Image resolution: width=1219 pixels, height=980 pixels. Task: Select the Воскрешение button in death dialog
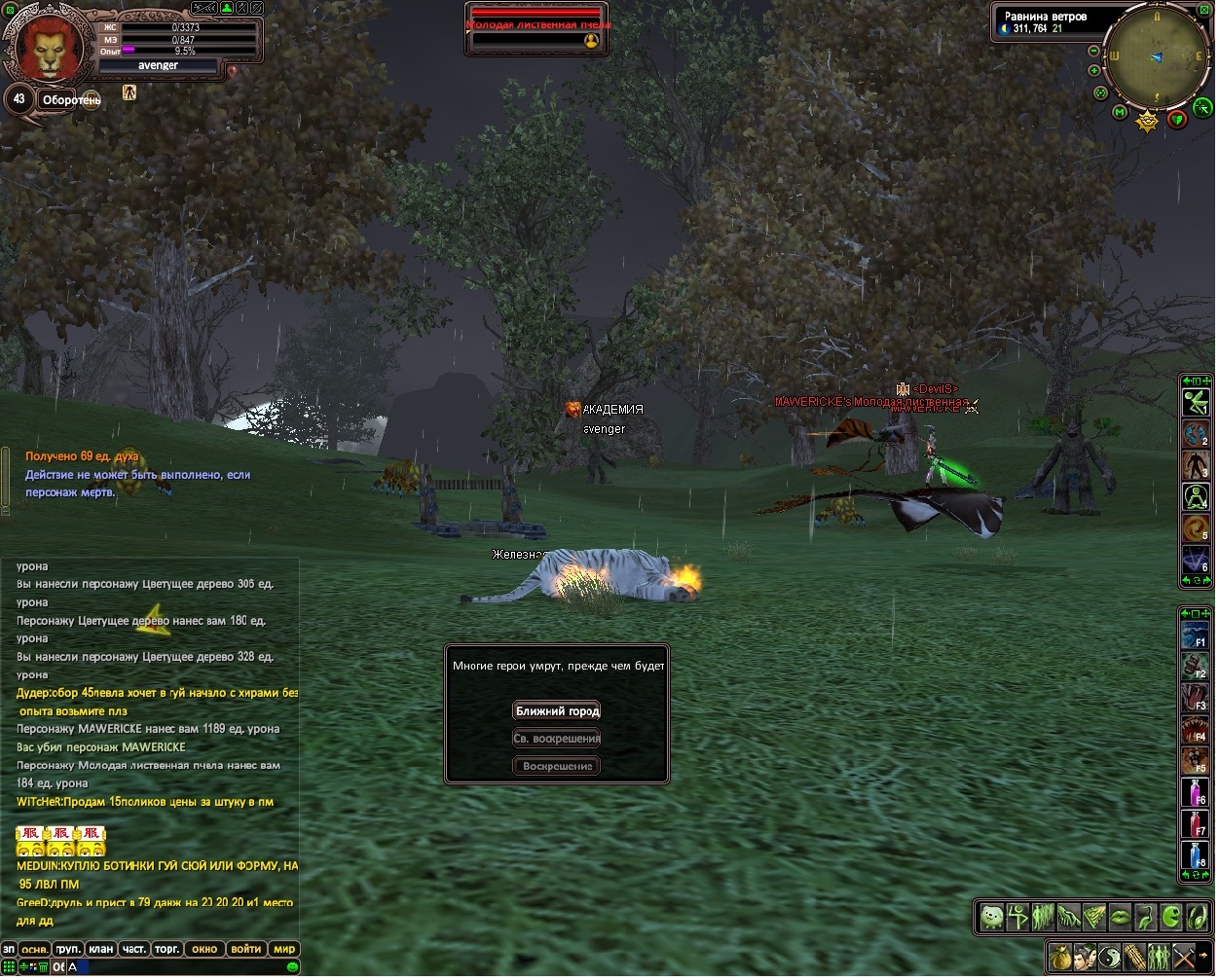[x=558, y=766]
